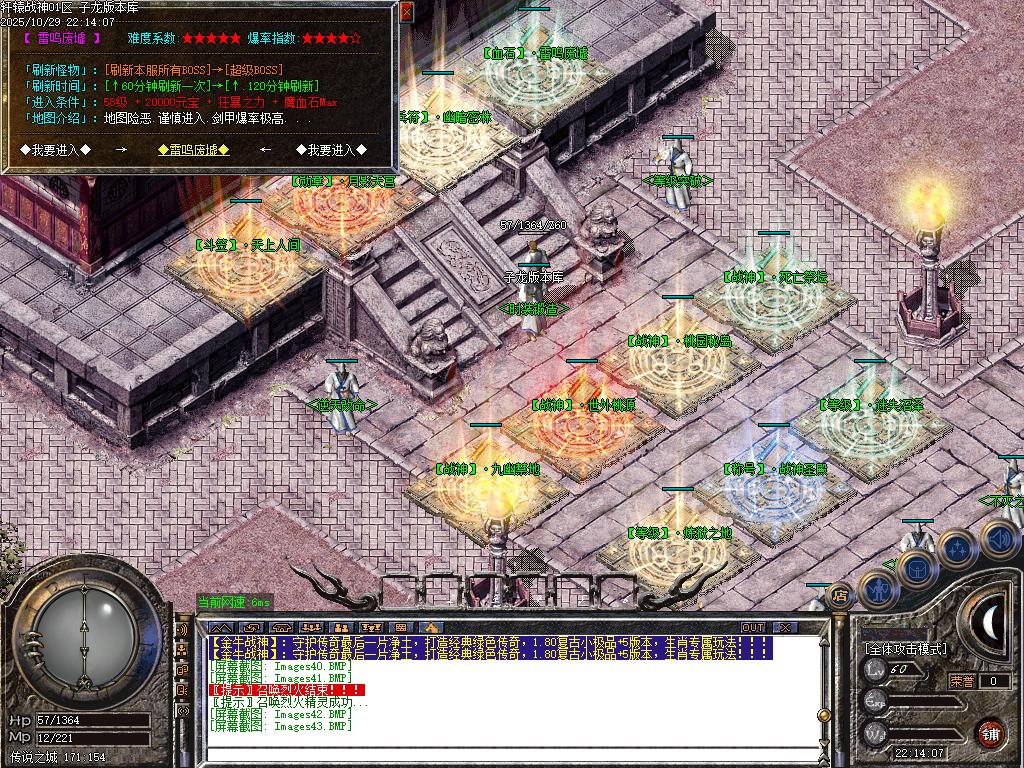Open the character equipment icon
Image resolution: width=1024 pixels, height=768 pixels.
tap(880, 590)
